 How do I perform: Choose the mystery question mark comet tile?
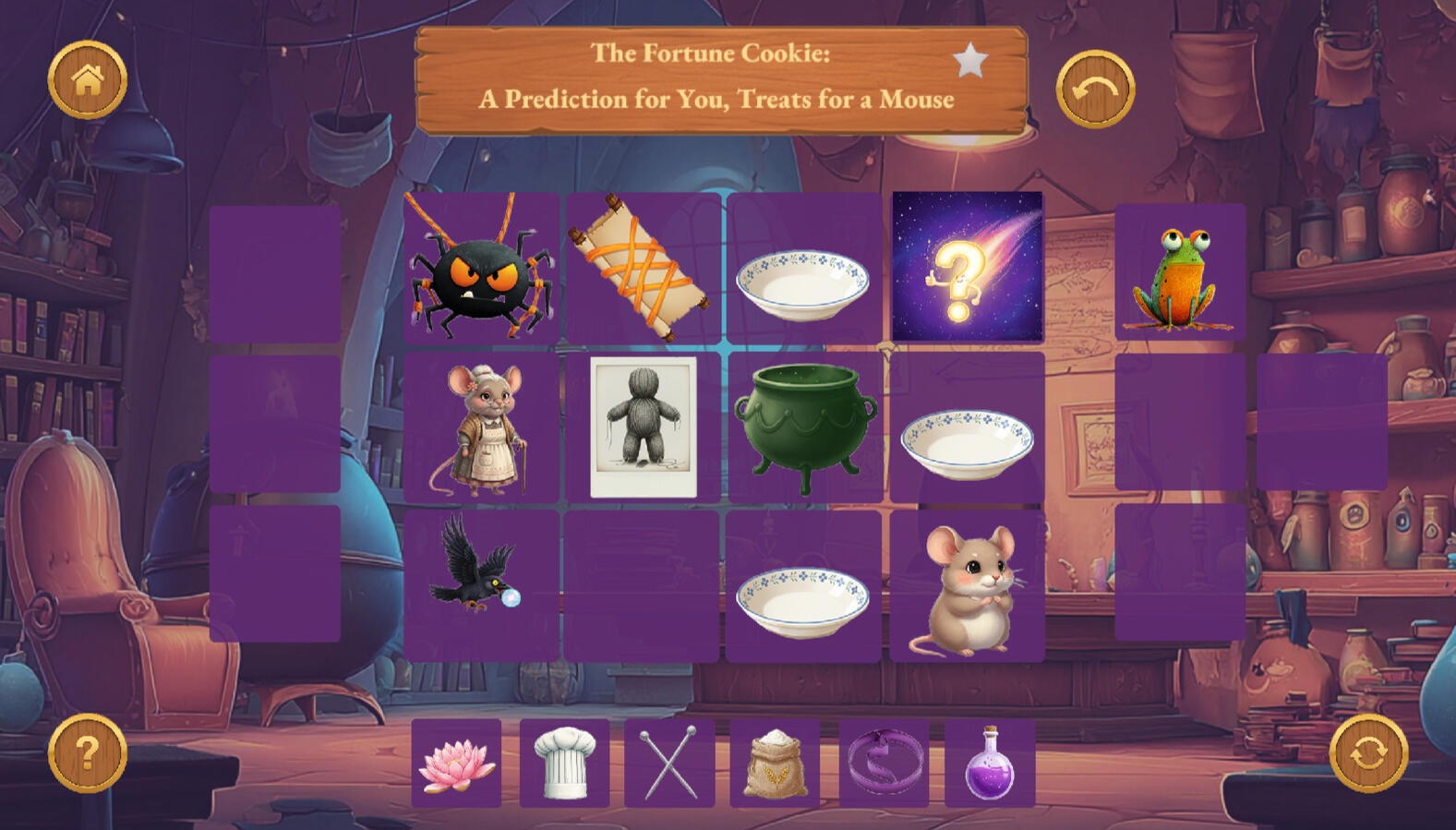(x=968, y=267)
